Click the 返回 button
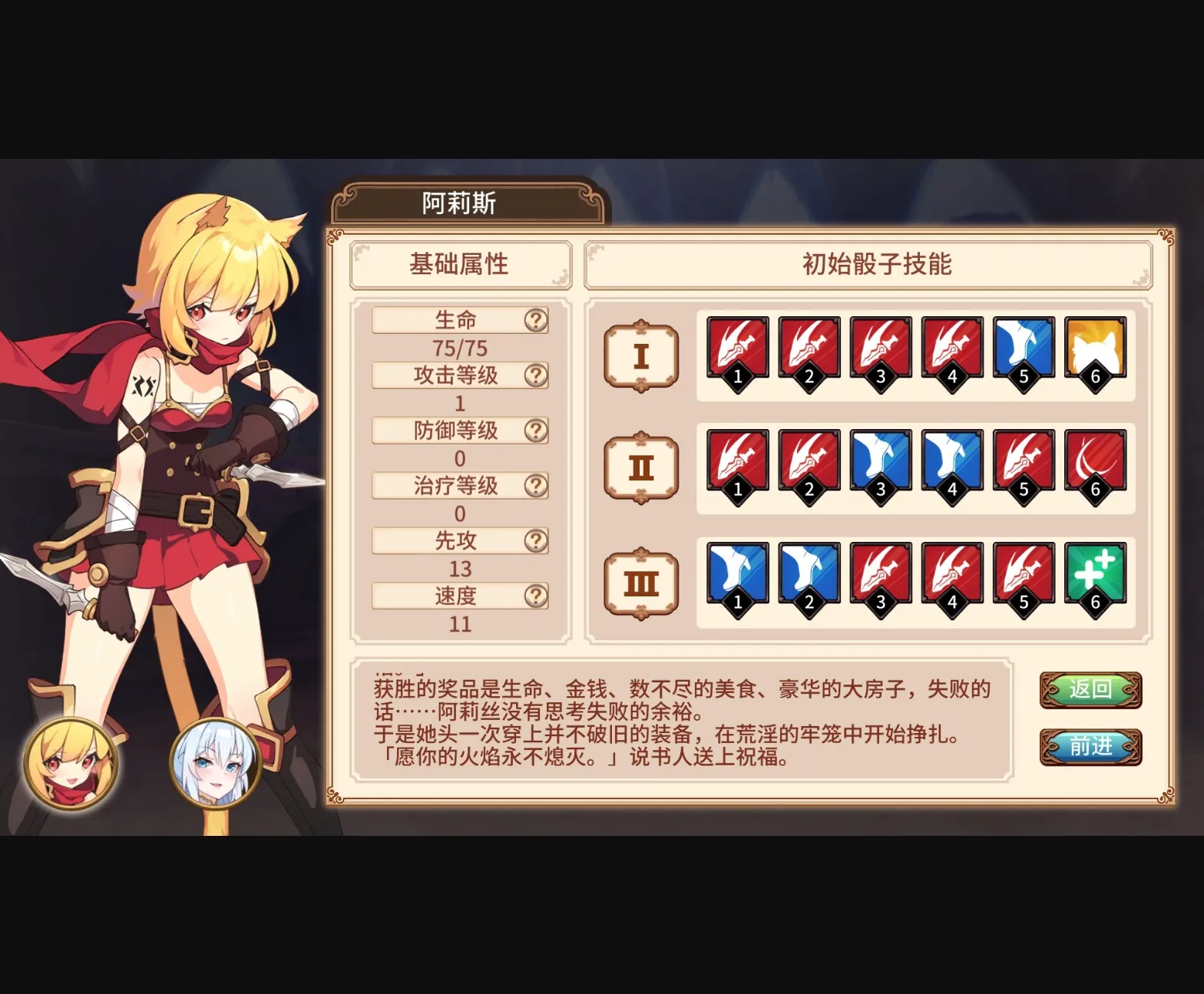Screen dimensions: 1204x994 tap(1091, 689)
